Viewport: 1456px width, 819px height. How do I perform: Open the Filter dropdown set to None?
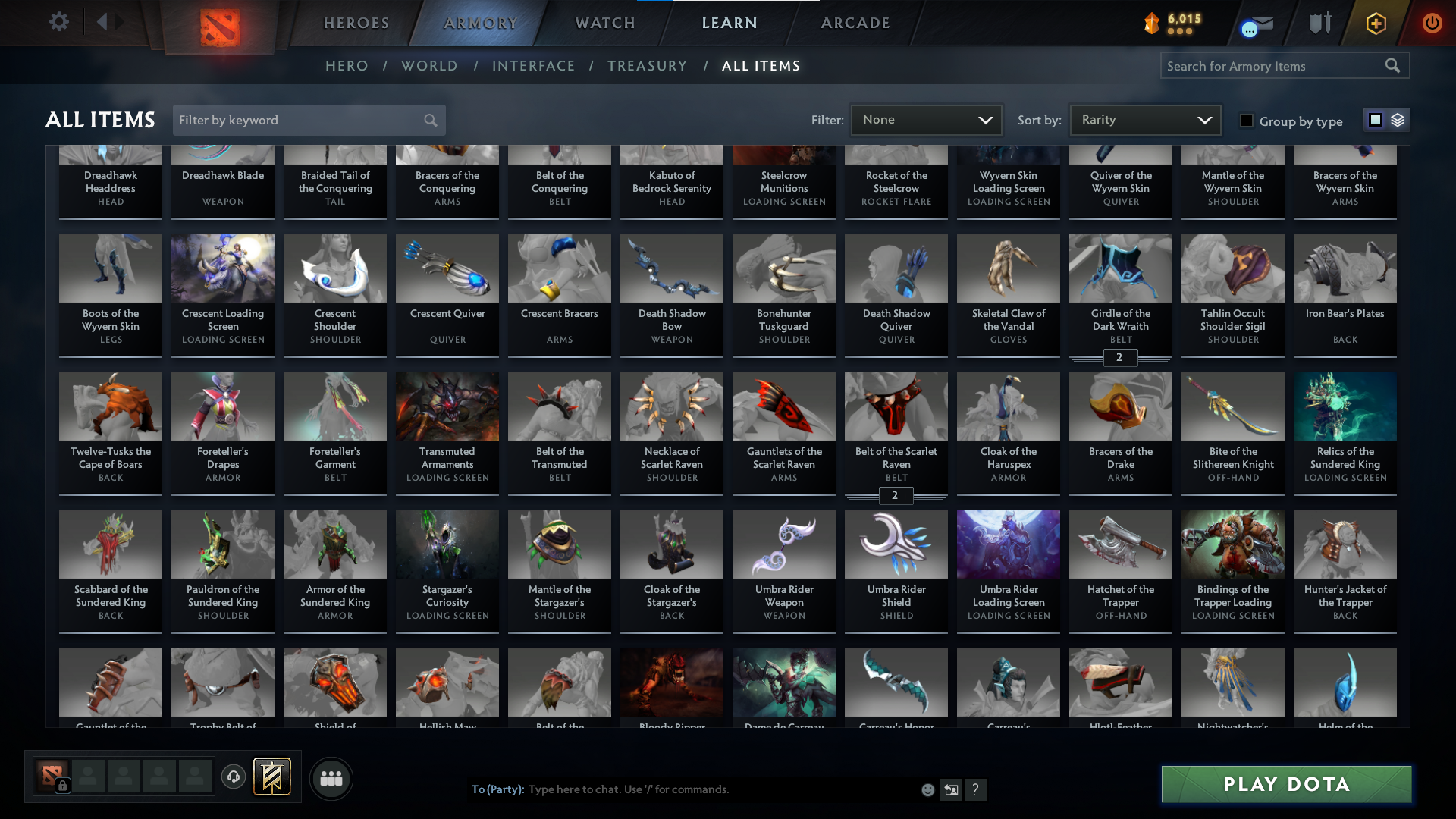925,119
